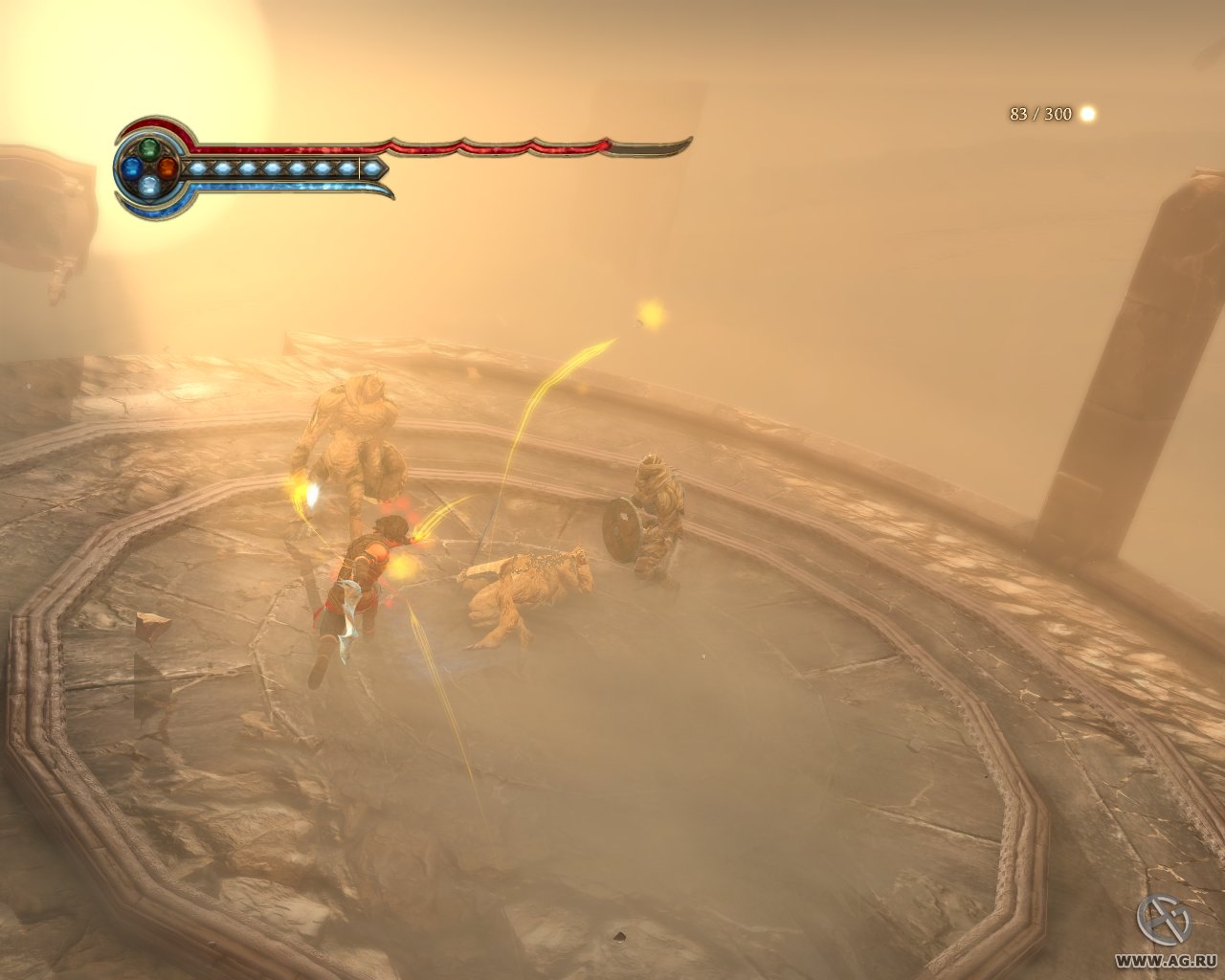Select the green power orb
This screenshot has height=980, width=1225.
[x=149, y=149]
